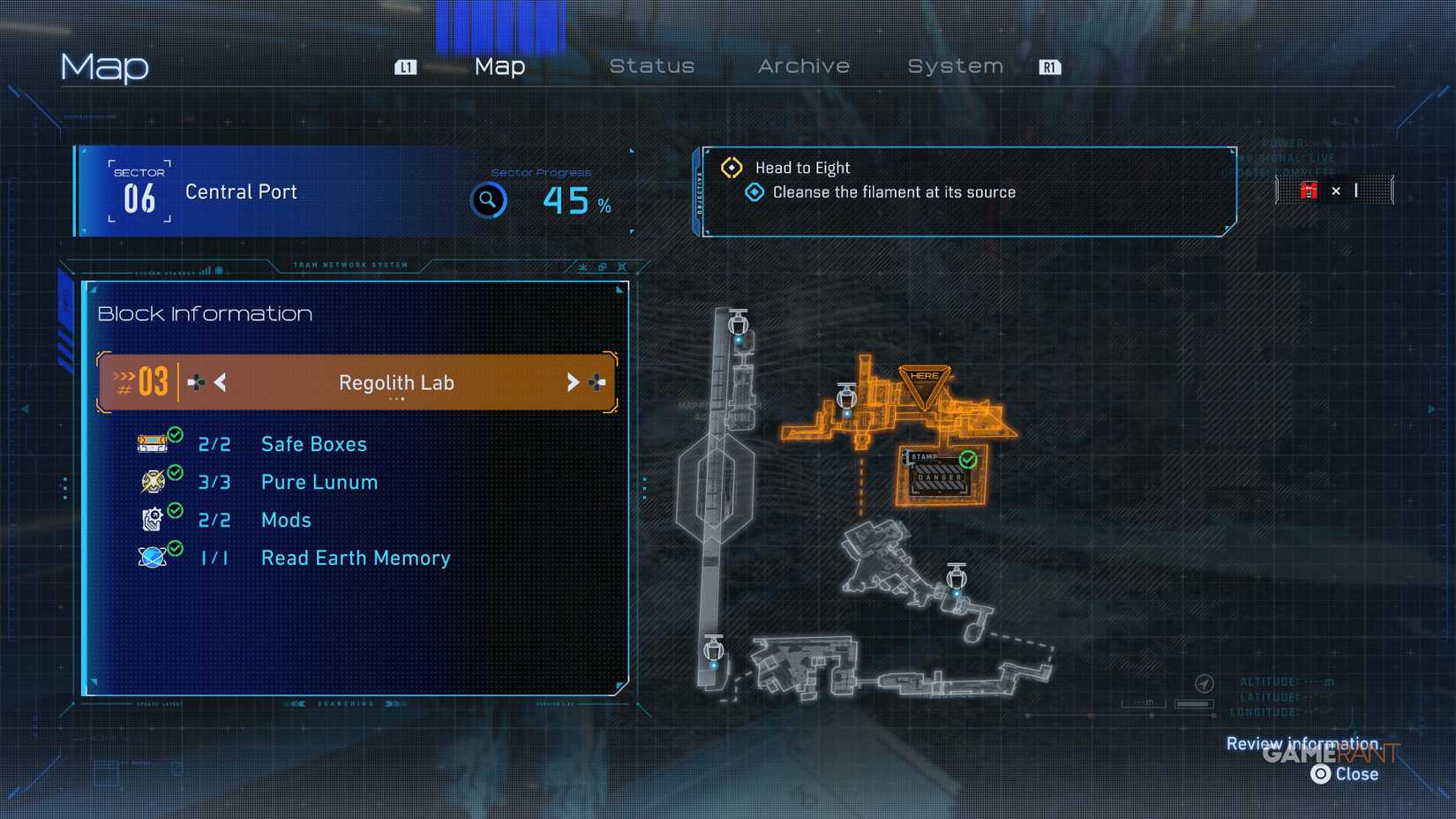Image resolution: width=1456 pixels, height=819 pixels.
Task: Click the right arrow to view next block
Action: [x=574, y=382]
